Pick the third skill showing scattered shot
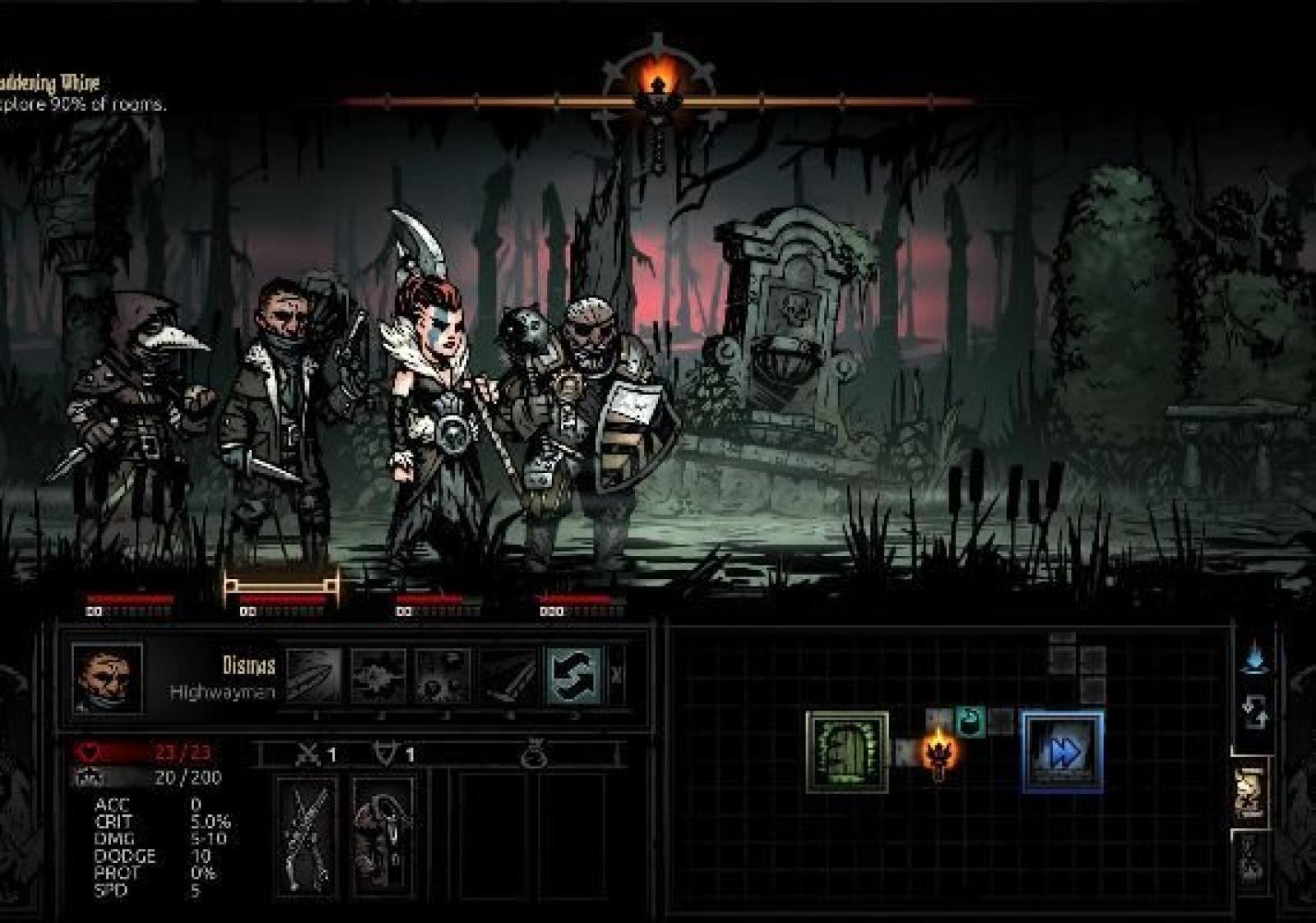Screen dimensions: 1316x923 click(443, 676)
